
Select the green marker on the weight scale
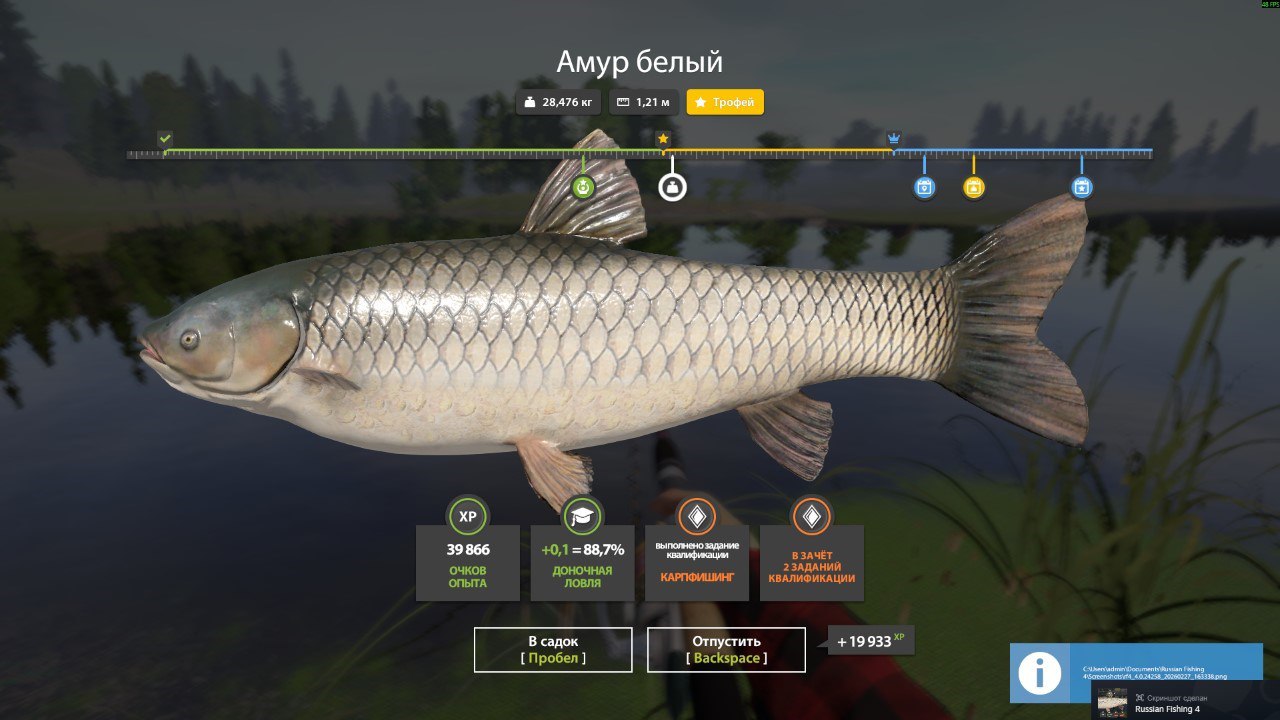point(583,187)
